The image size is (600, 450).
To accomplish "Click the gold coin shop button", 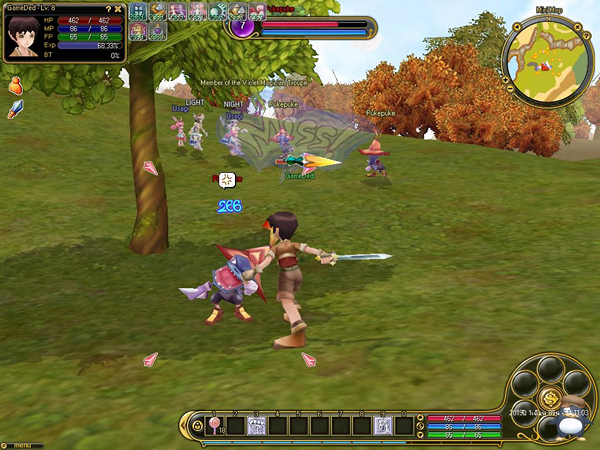I will (550, 399).
